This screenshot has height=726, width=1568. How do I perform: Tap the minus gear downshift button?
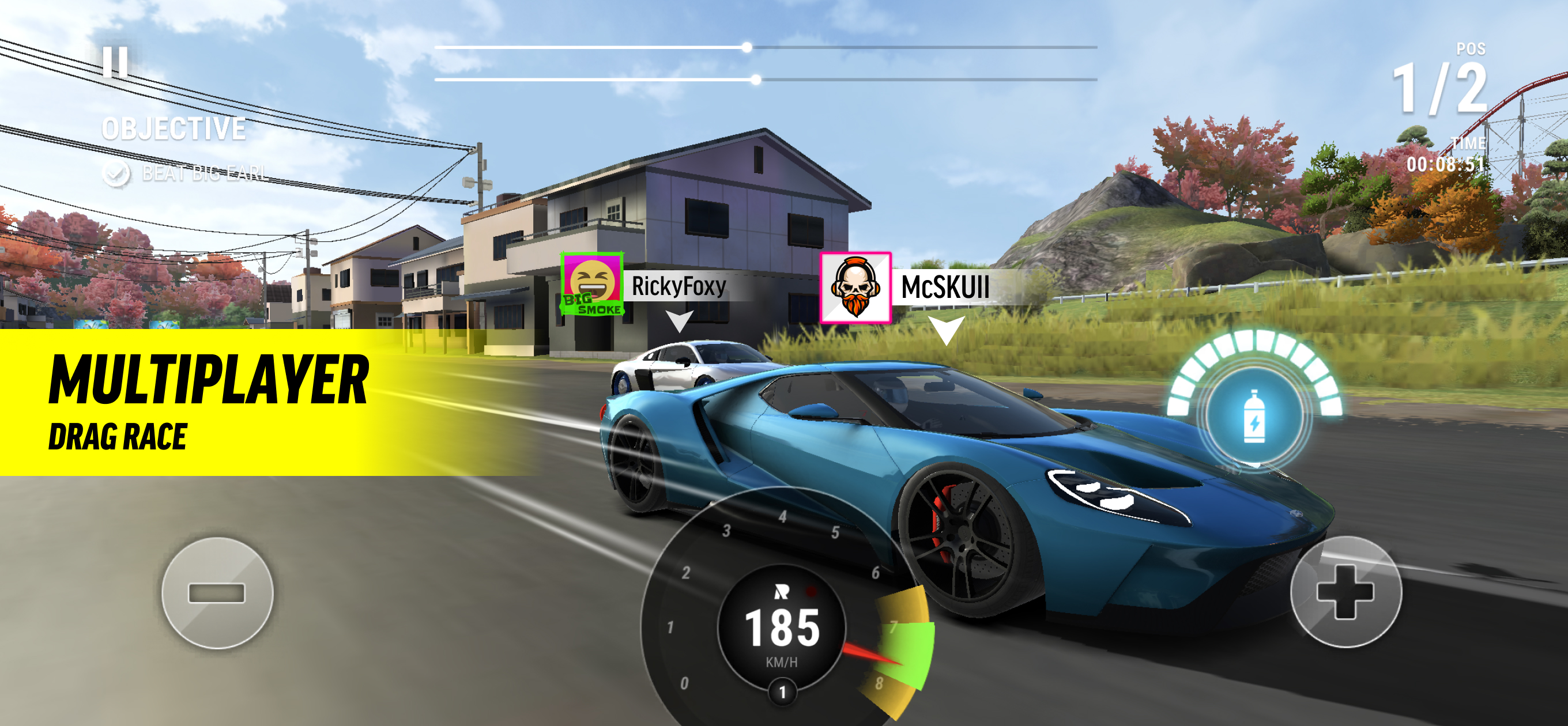click(217, 593)
